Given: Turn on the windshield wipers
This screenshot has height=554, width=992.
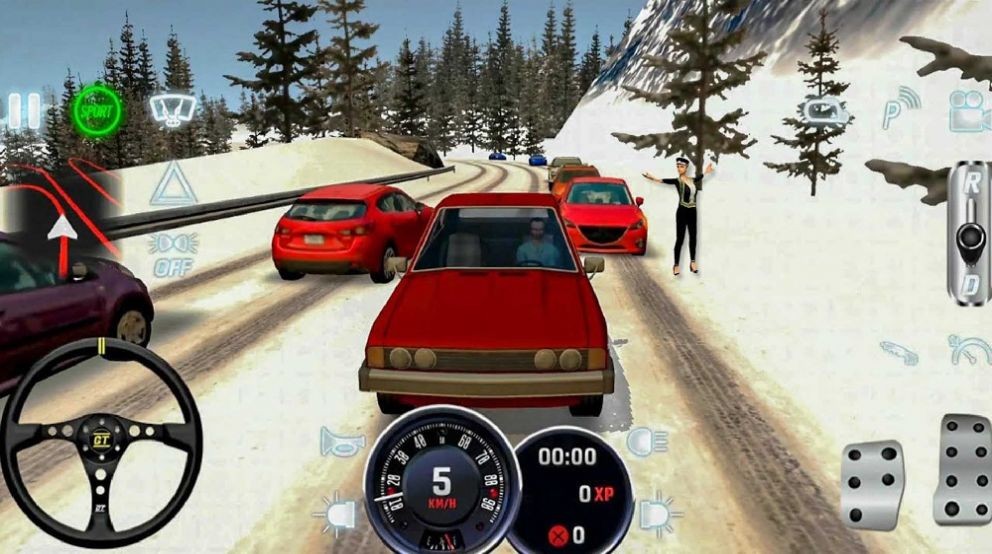Looking at the screenshot, I should point(172,108).
